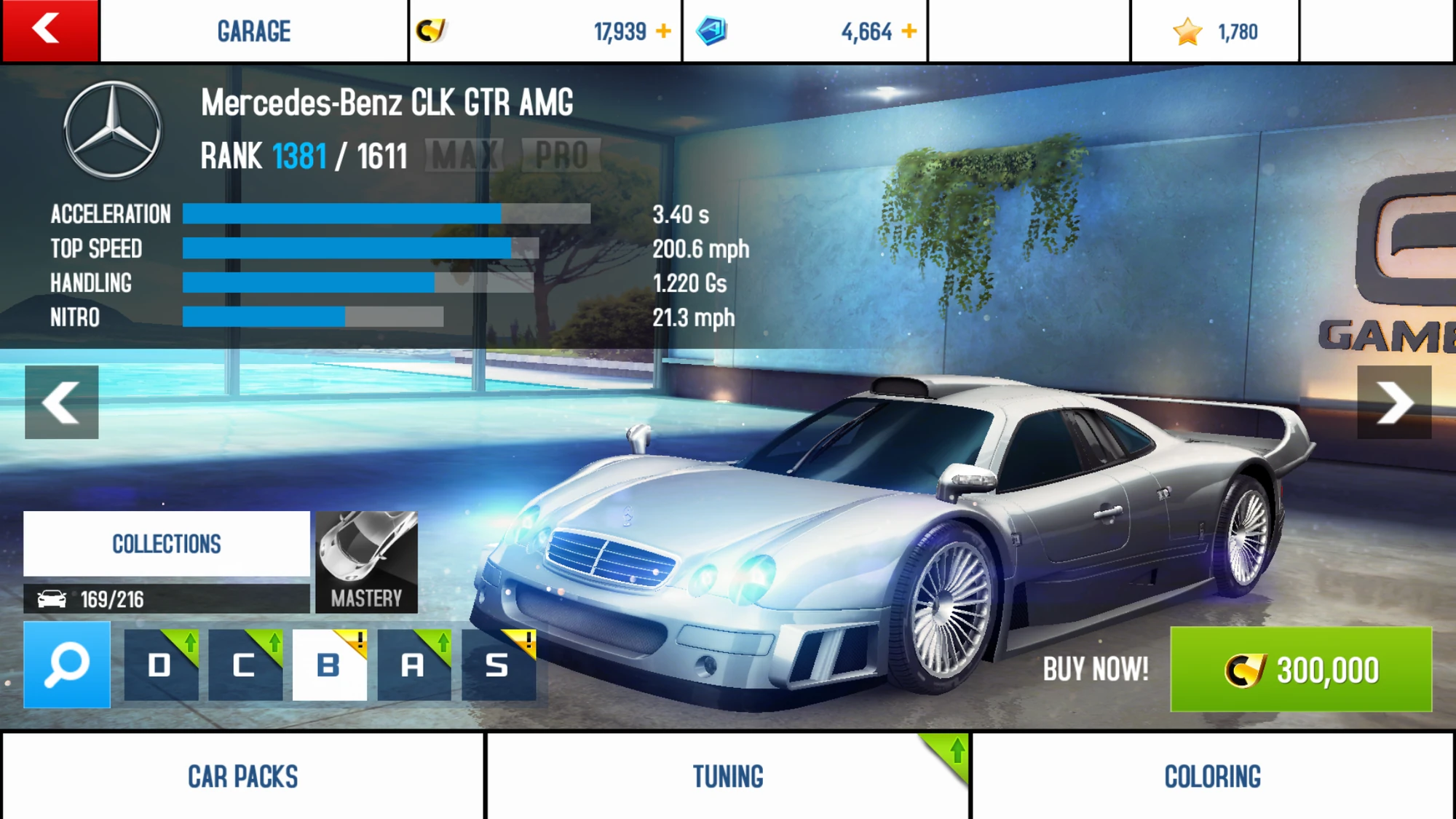Click the blue tokens icon
The width and height of the screenshot is (1456, 819).
click(714, 31)
